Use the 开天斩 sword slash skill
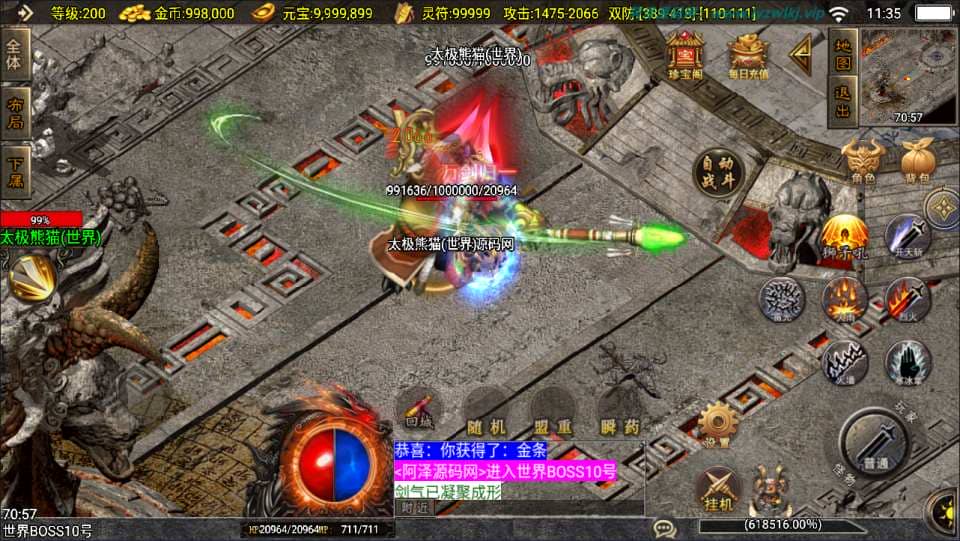This screenshot has width=960, height=541. coord(908,237)
